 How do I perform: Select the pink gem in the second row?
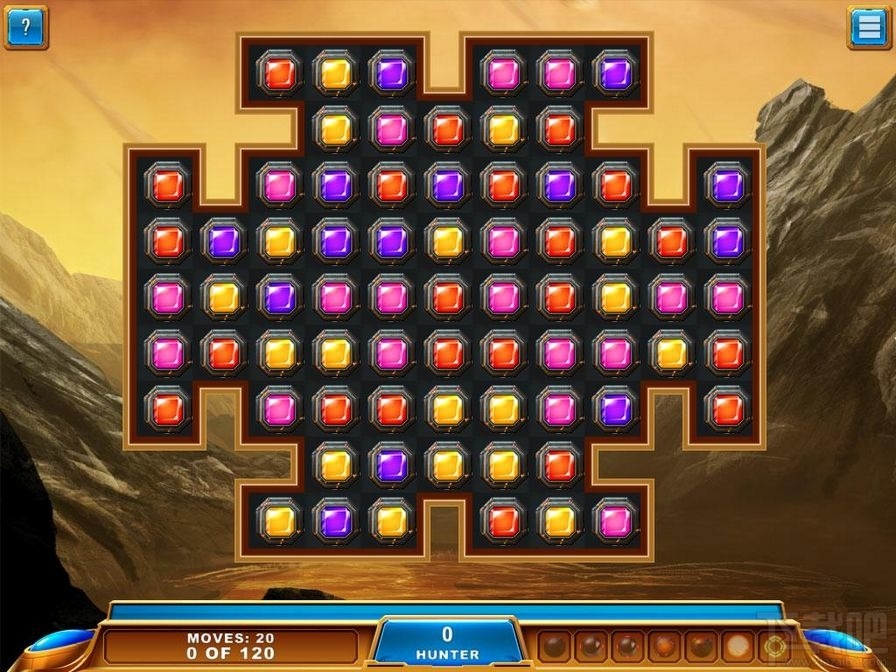click(391, 128)
